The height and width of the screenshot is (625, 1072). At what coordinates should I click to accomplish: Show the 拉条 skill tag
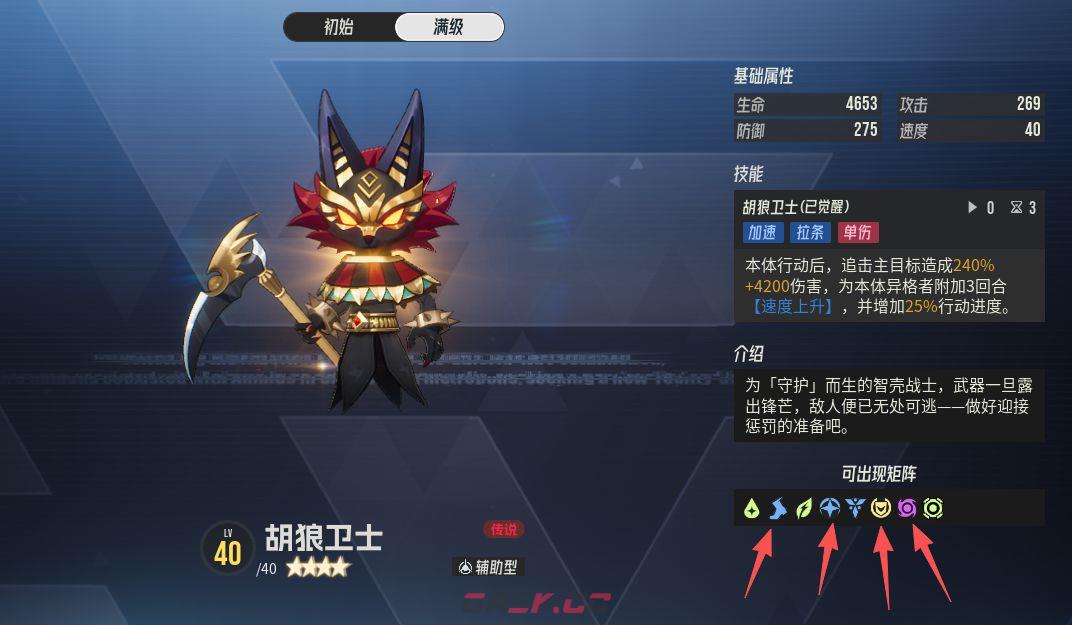(x=809, y=232)
